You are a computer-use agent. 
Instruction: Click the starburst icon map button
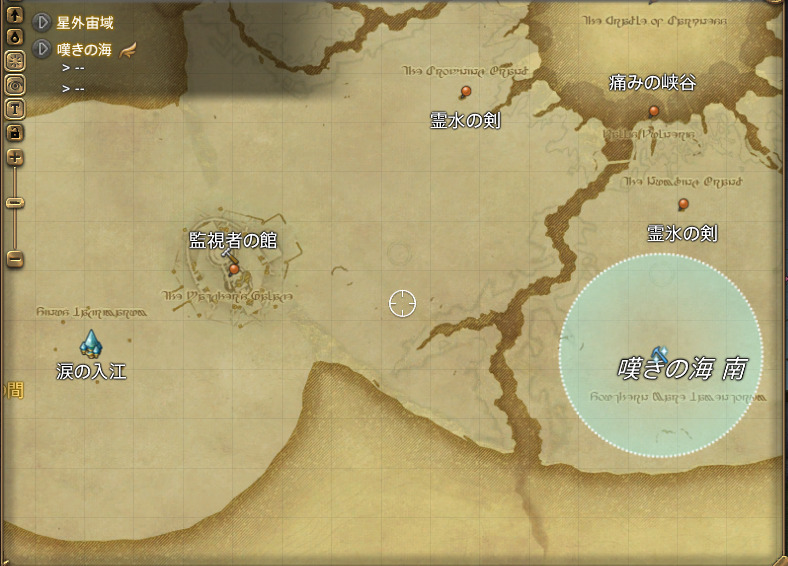tap(15, 60)
